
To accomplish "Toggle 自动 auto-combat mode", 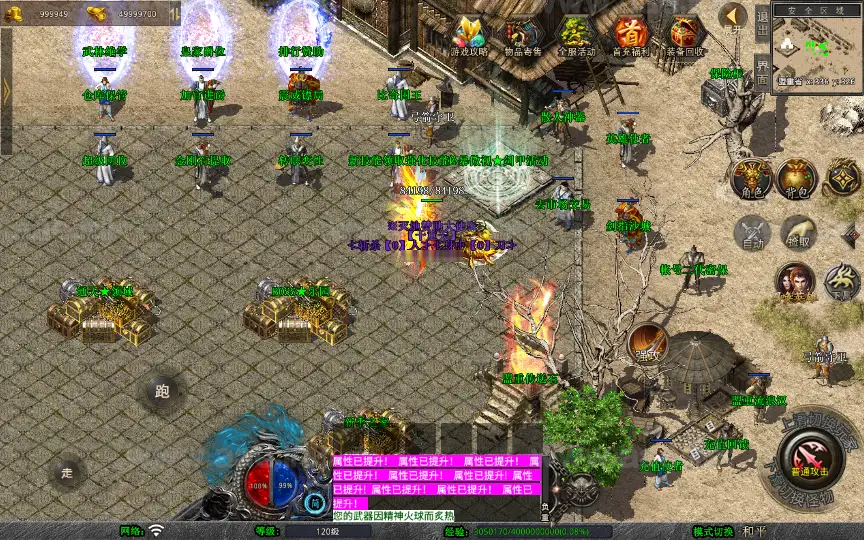I will click(x=751, y=233).
